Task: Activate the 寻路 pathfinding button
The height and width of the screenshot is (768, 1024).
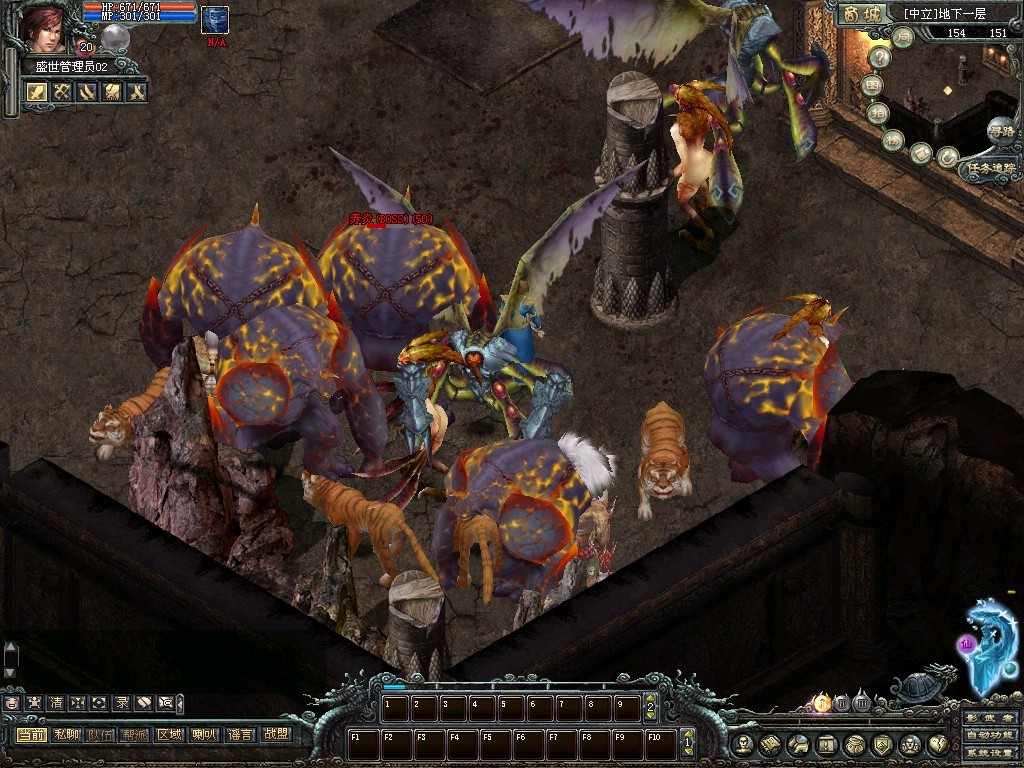Action: pos(1000,130)
